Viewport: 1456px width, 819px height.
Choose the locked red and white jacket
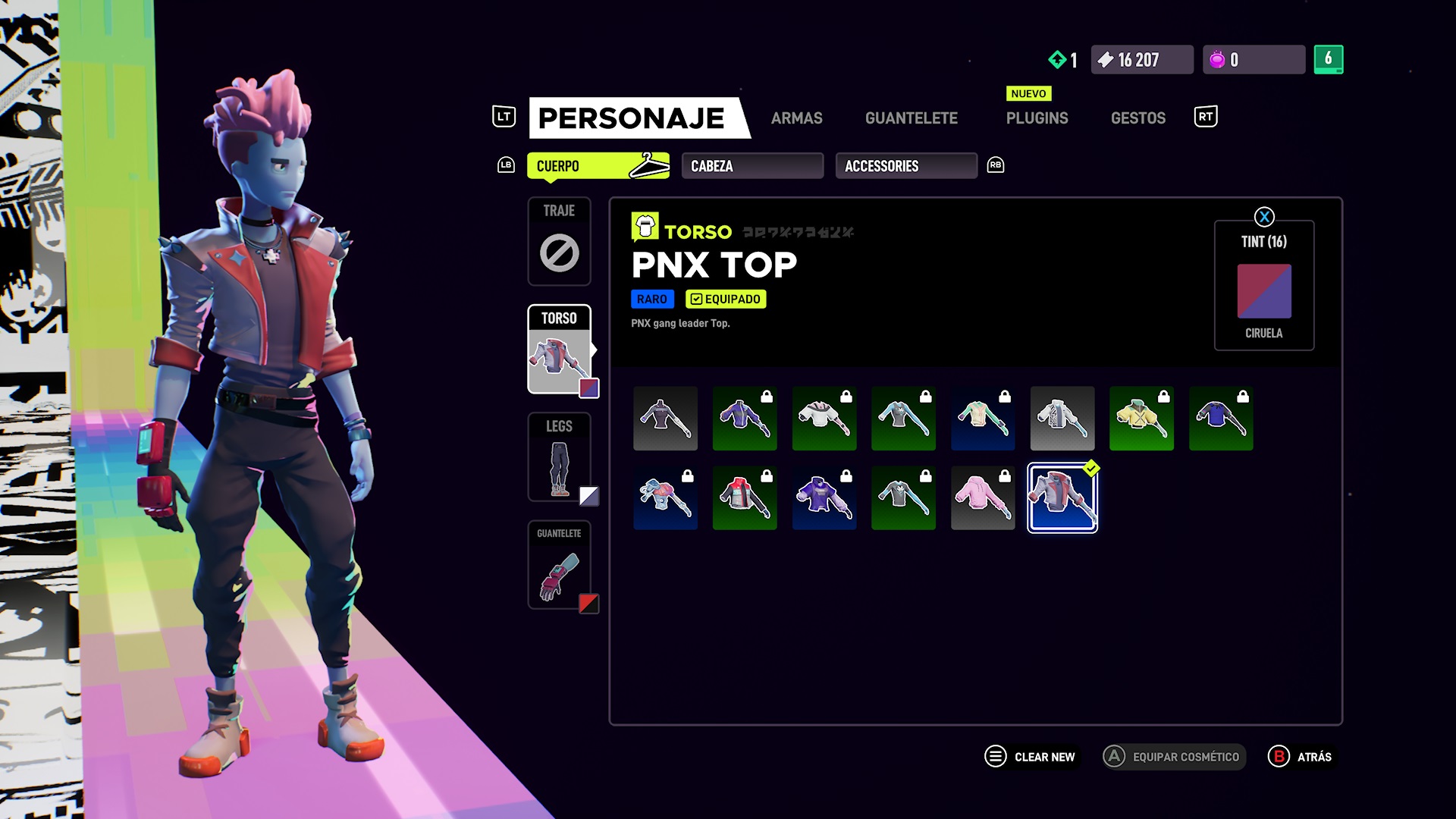[x=744, y=497]
